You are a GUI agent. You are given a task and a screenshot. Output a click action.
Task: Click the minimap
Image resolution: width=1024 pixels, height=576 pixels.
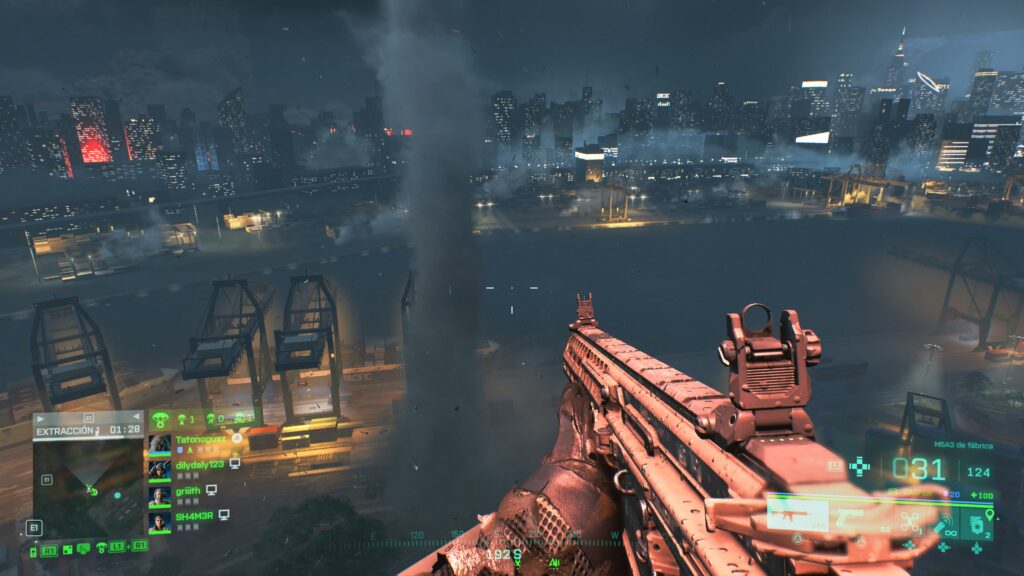88,488
